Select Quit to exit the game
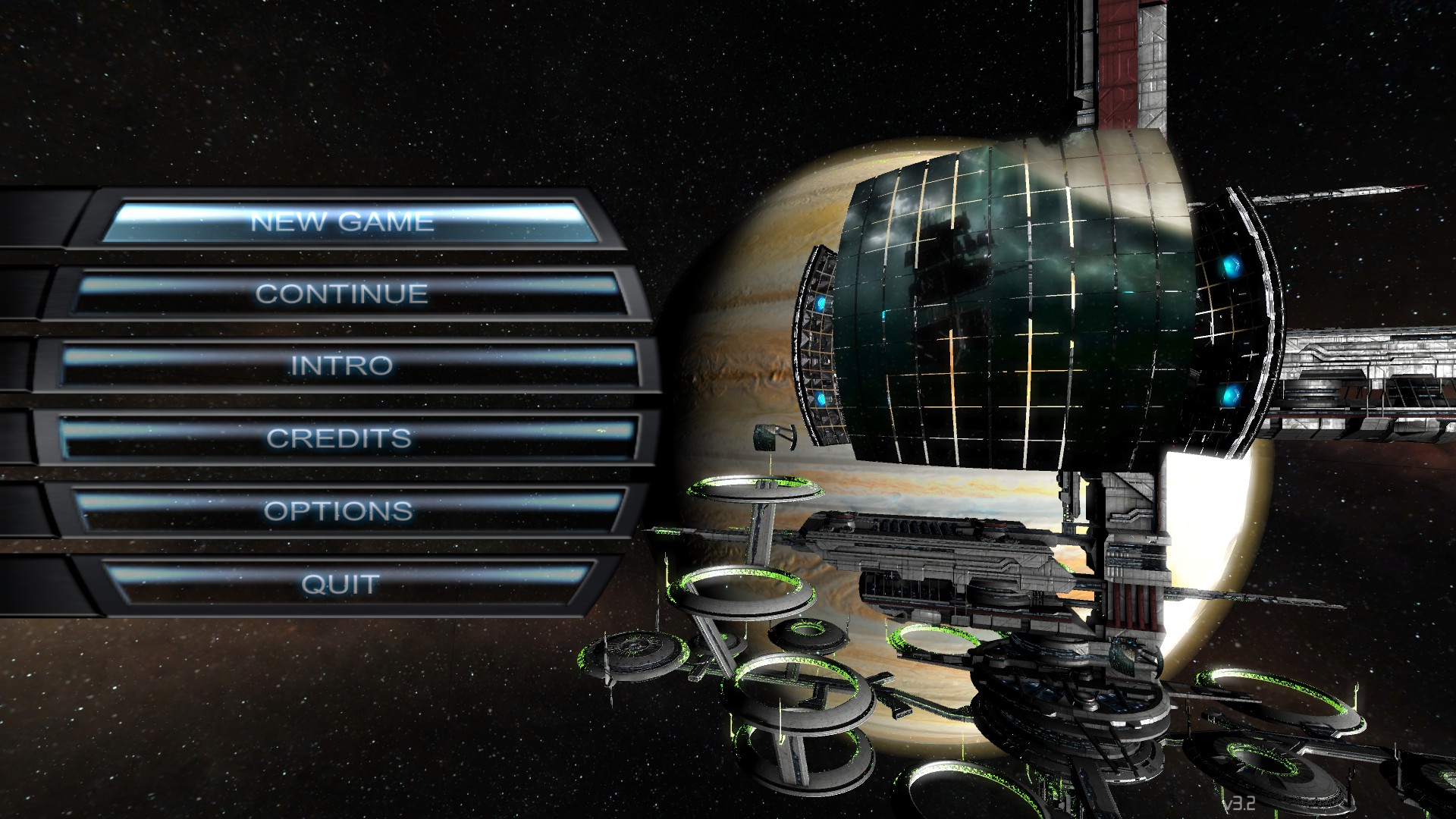Screen dimensions: 1456x819 (340, 584)
